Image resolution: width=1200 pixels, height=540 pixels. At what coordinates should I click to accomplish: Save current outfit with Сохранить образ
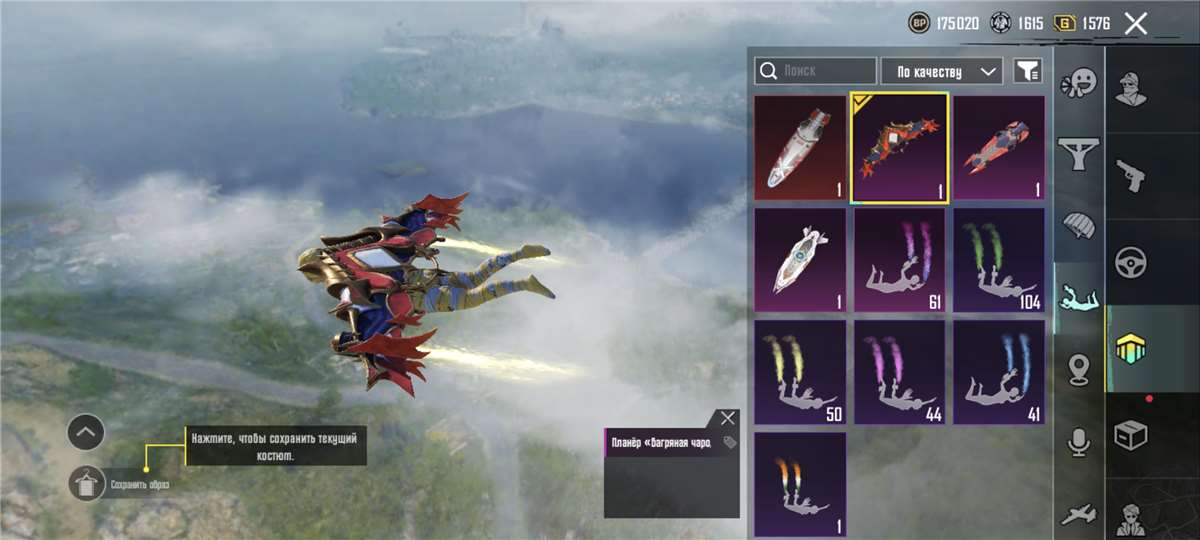pos(88,484)
